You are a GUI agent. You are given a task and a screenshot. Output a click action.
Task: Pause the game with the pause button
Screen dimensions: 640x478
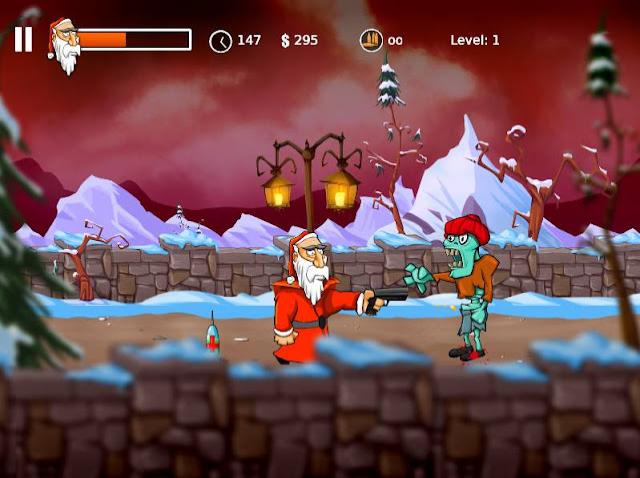(23, 39)
